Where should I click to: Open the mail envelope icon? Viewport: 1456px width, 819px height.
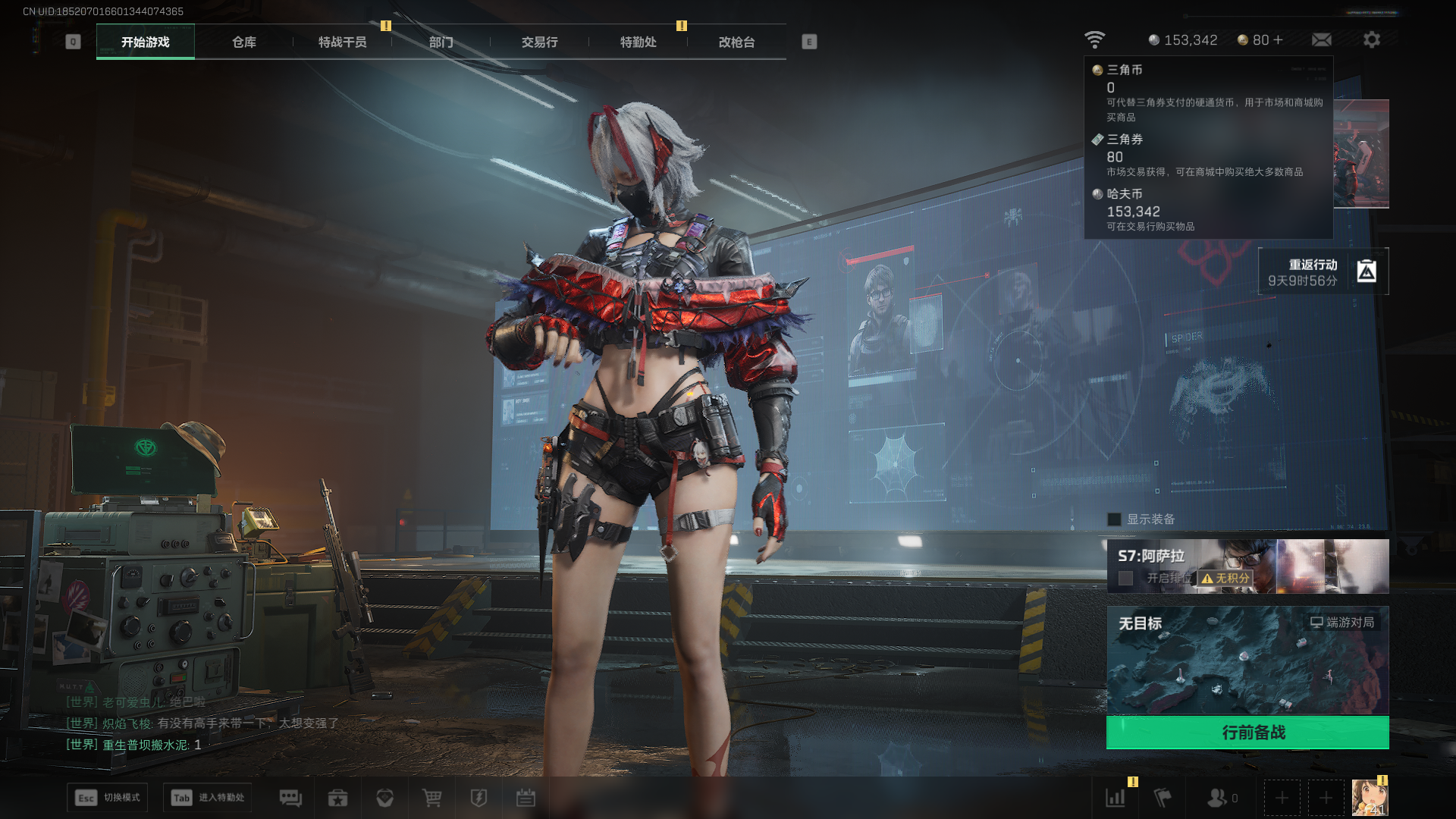click(1321, 40)
